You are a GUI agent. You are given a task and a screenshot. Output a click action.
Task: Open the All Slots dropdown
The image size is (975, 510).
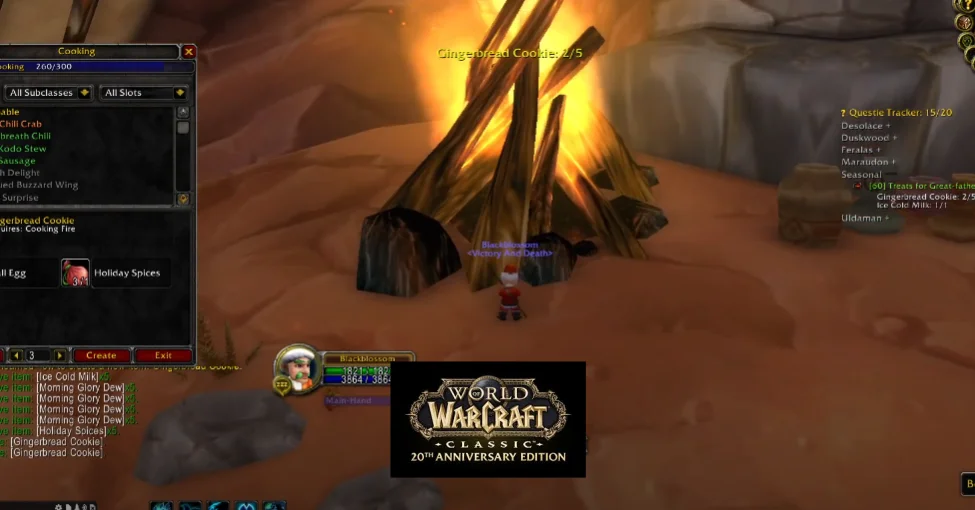click(144, 93)
